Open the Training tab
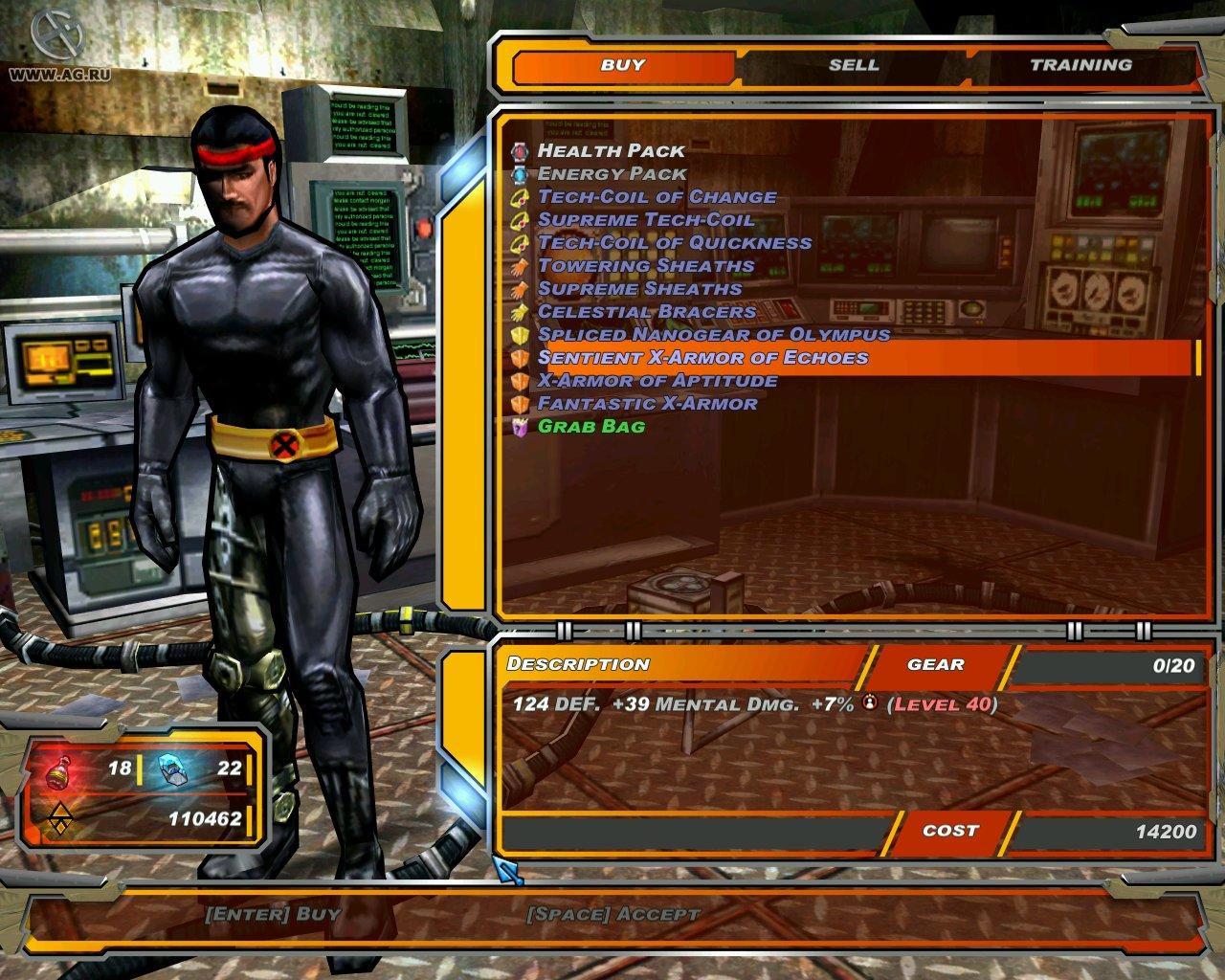1225x980 pixels. click(x=1080, y=65)
